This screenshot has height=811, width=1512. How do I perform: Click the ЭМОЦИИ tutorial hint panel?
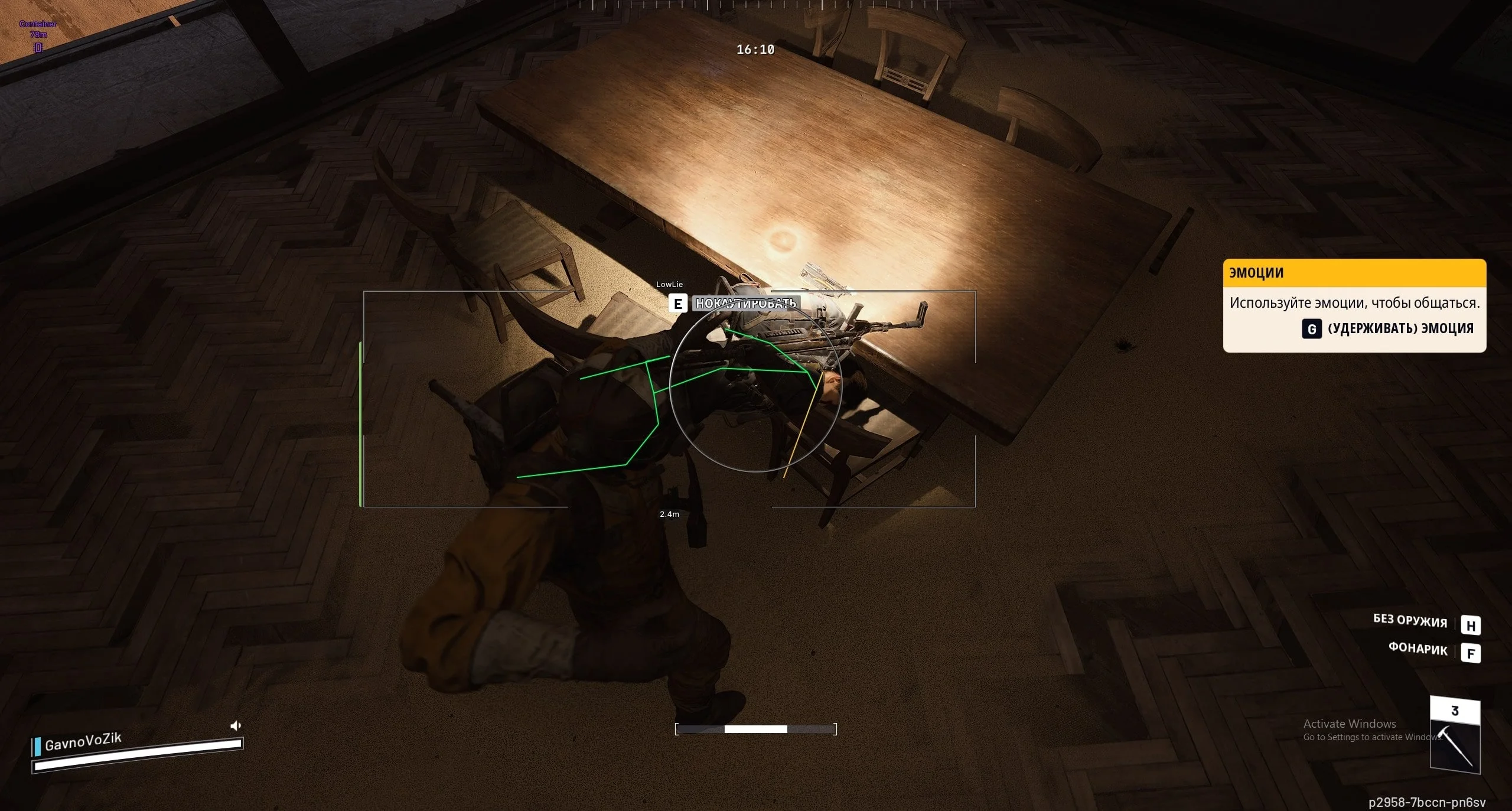point(1354,305)
